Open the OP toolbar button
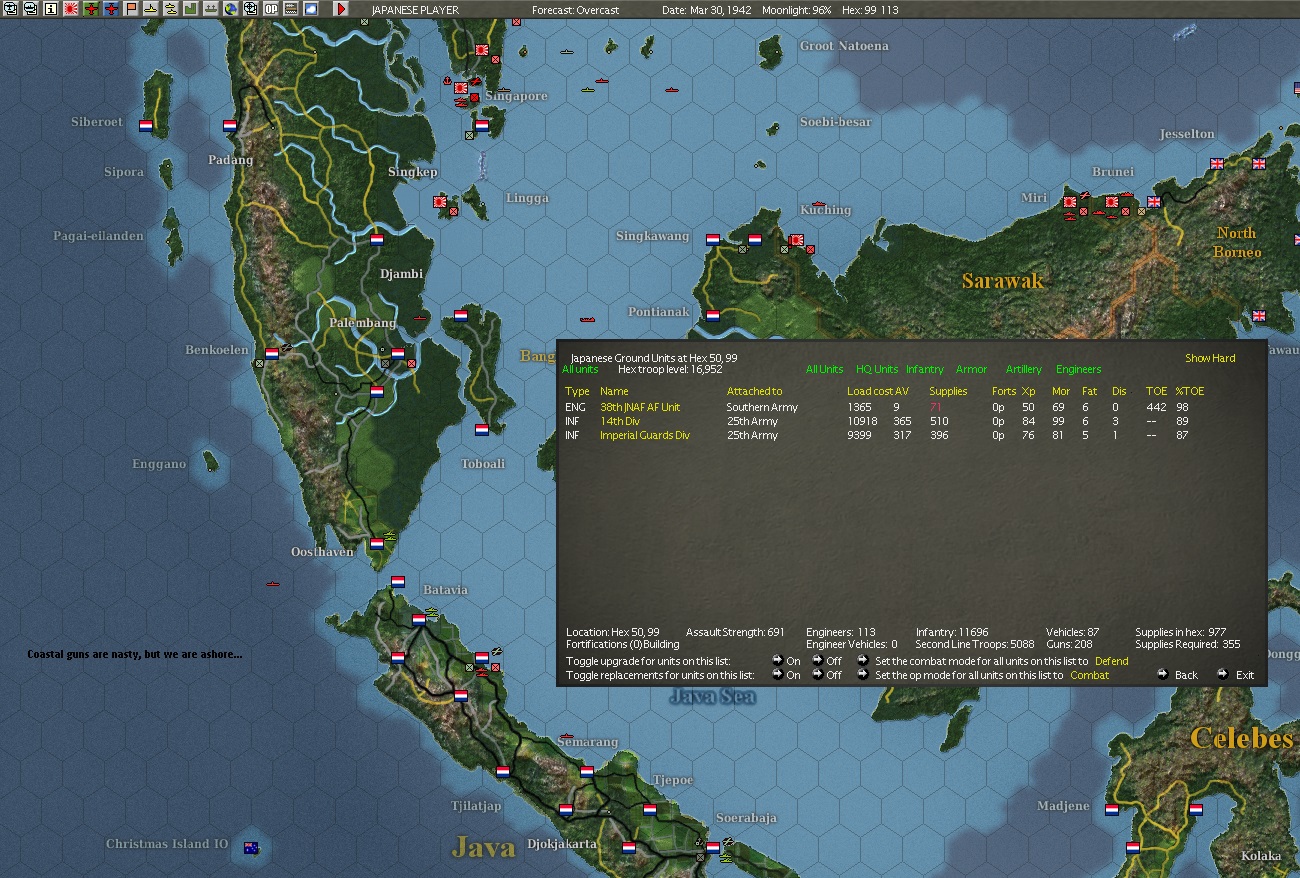 tap(270, 8)
